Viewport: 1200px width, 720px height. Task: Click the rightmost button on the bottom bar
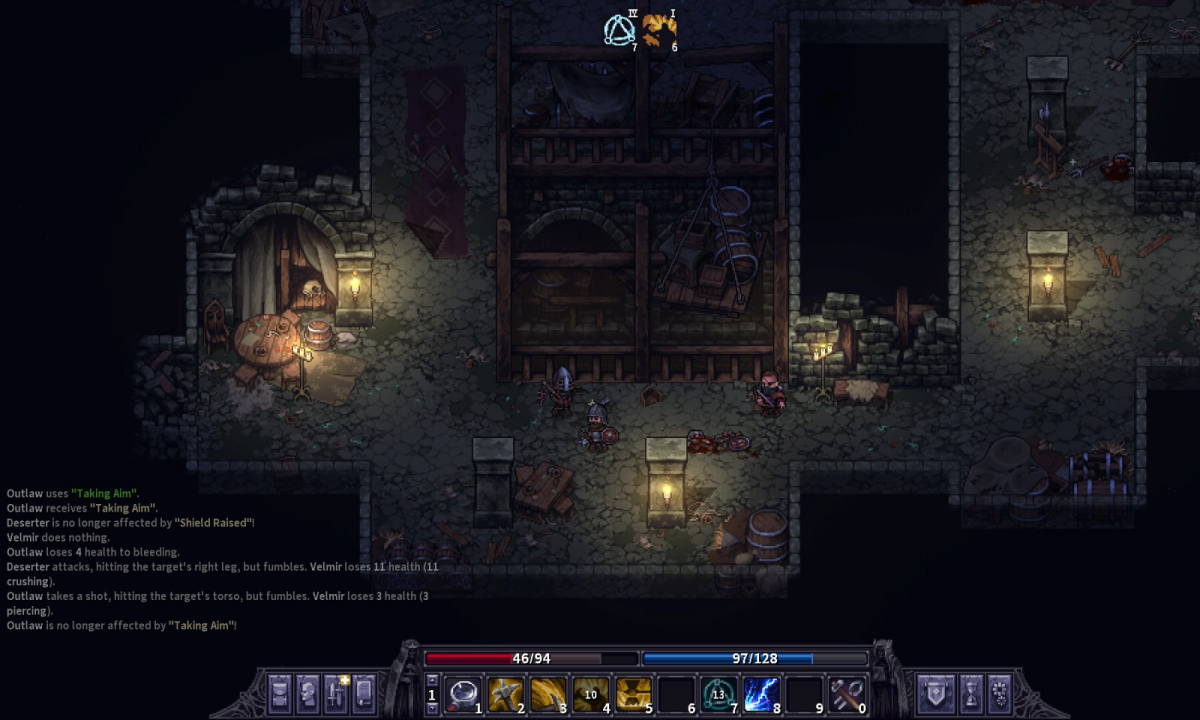tap(999, 692)
